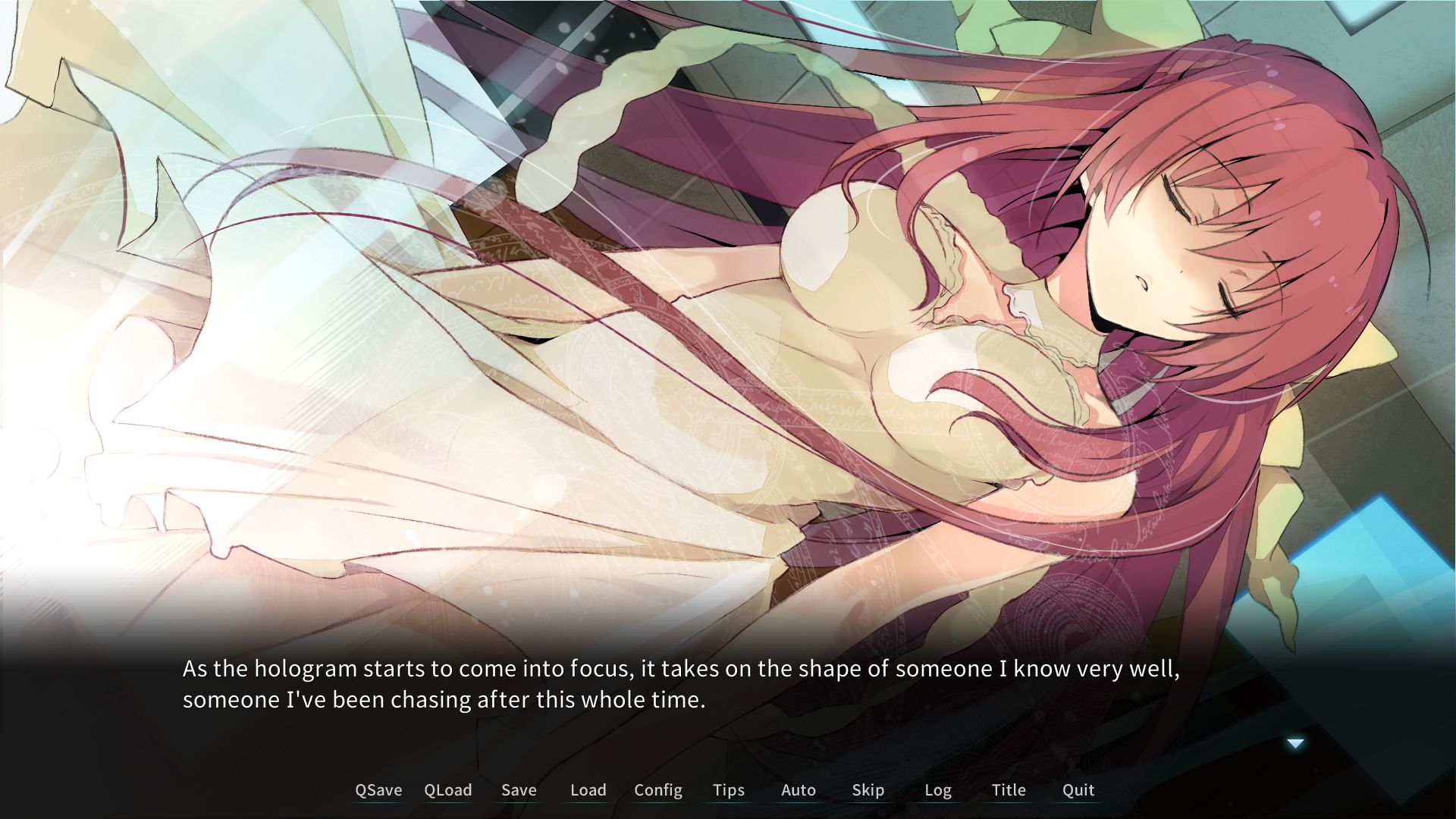Enable Auto text advance mode
This screenshot has height=819, width=1456.
[x=798, y=789]
